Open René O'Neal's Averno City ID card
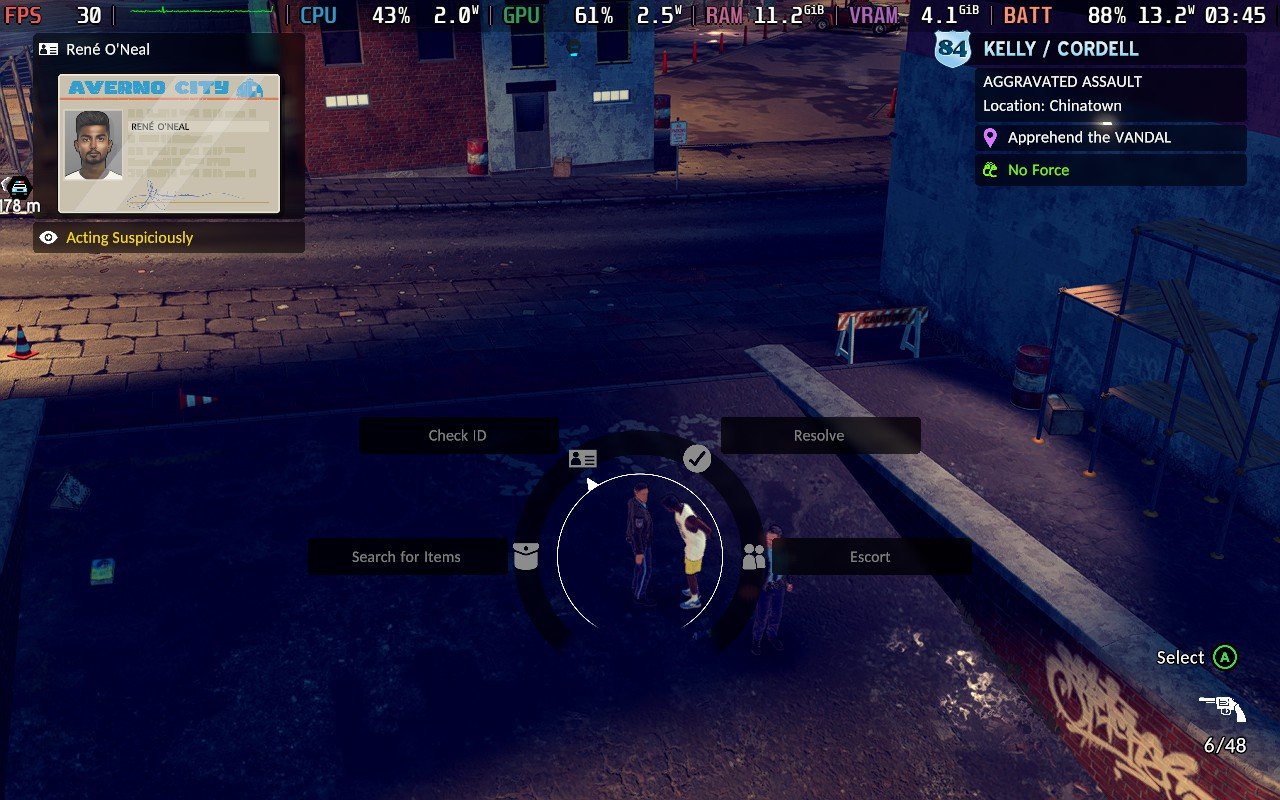Image resolution: width=1280 pixels, height=800 pixels. pos(168,143)
